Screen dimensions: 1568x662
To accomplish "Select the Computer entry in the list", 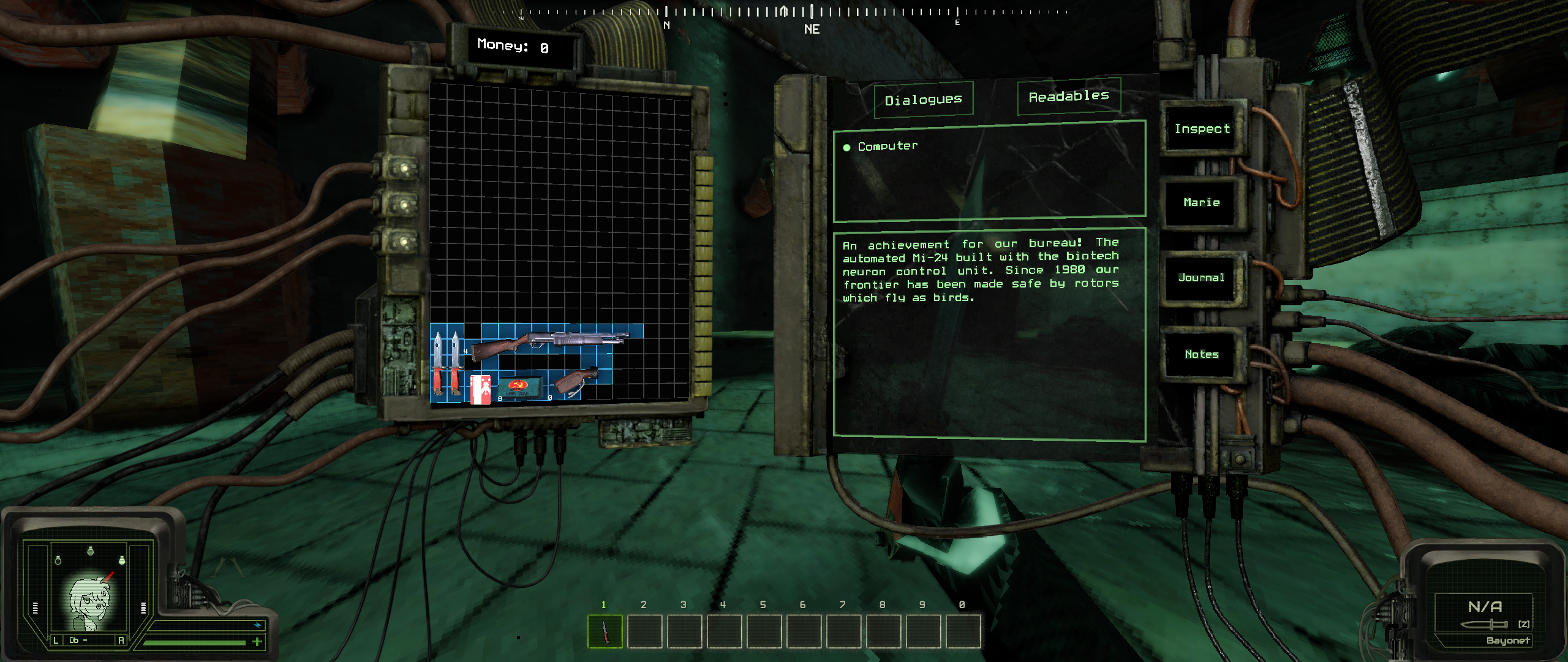I will 888,146.
